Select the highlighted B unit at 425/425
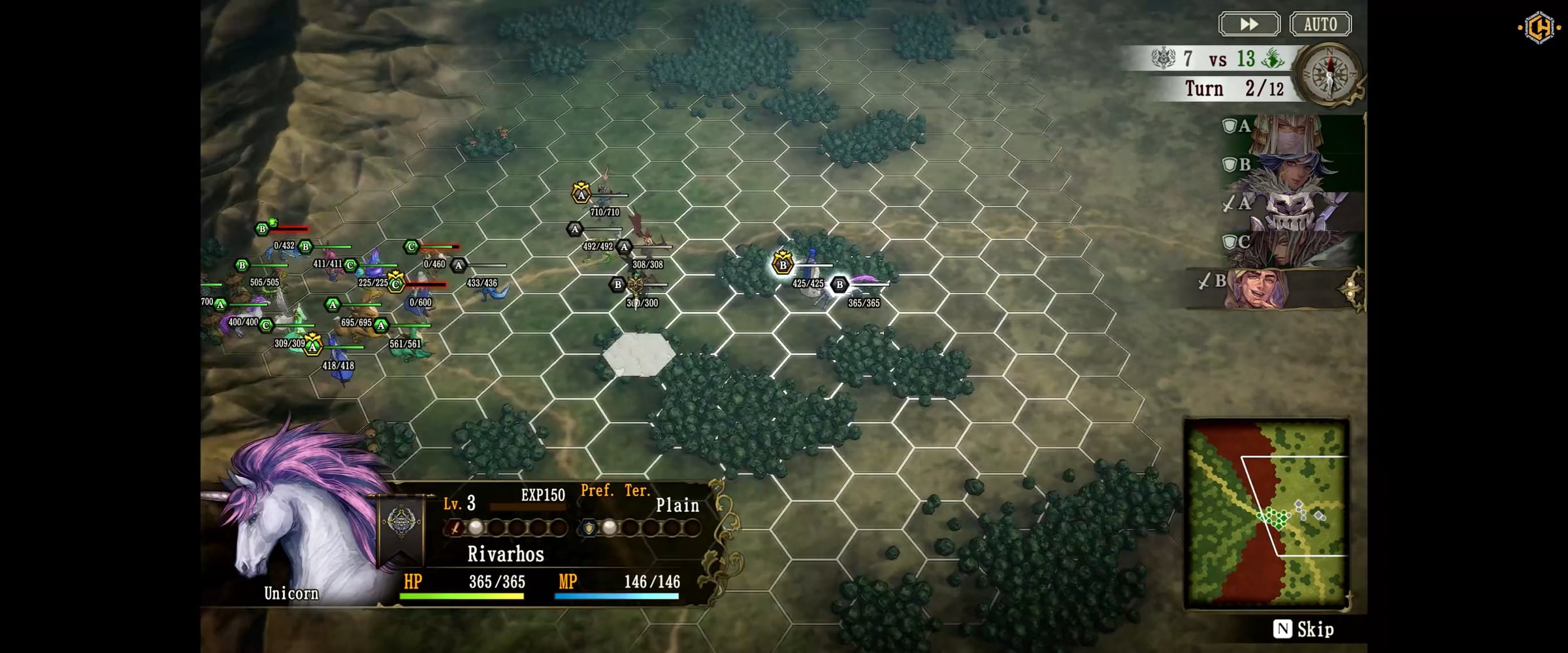1568x653 pixels. click(x=783, y=264)
